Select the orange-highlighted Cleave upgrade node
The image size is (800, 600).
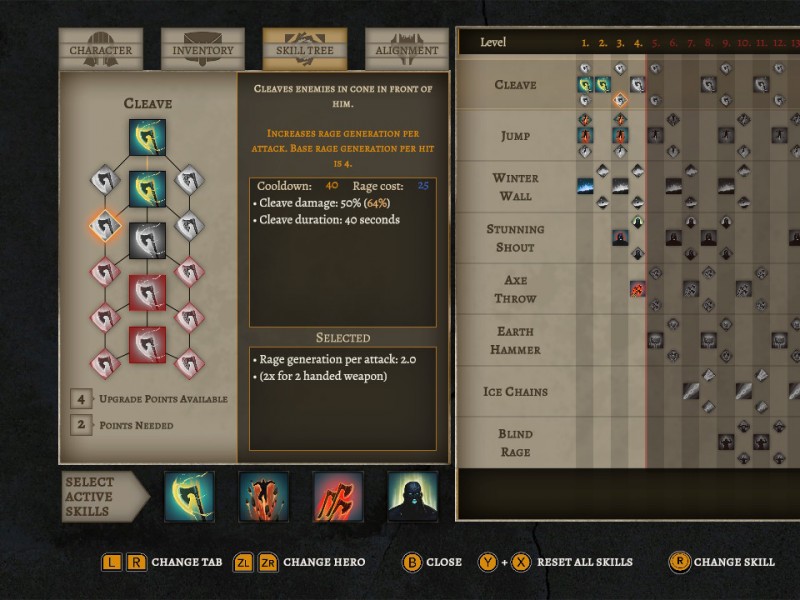[x=105, y=225]
